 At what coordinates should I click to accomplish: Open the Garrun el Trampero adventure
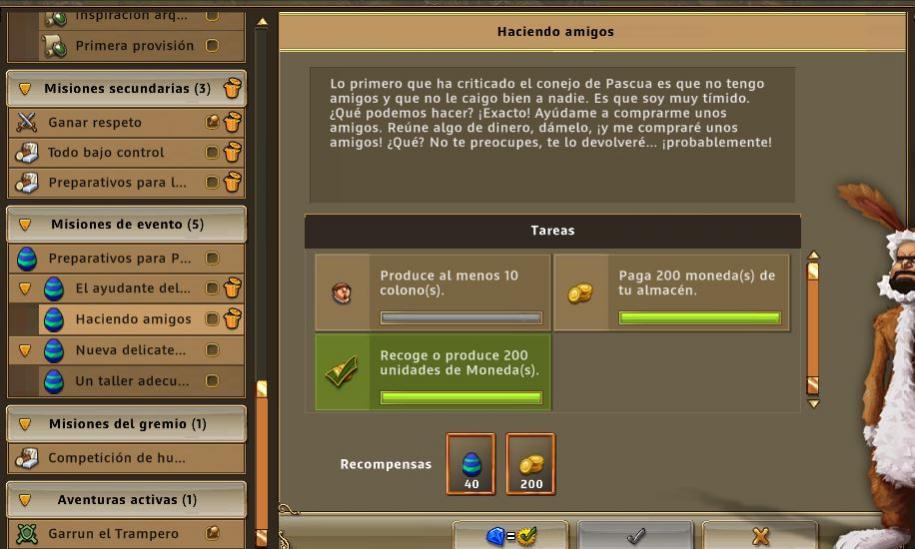(x=113, y=534)
